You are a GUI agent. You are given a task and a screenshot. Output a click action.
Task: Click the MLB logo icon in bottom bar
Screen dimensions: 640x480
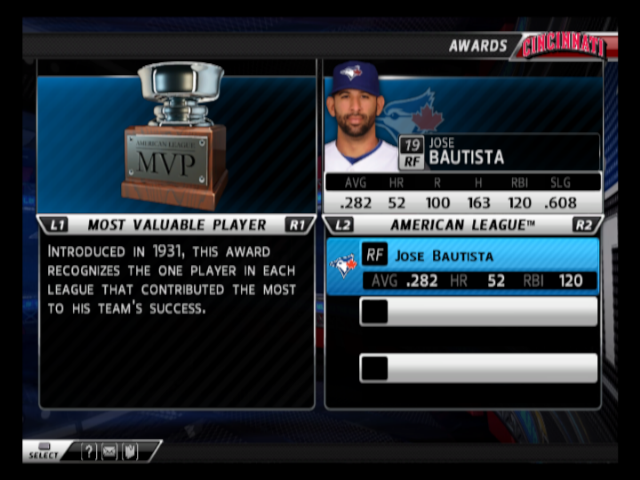click(x=129, y=452)
